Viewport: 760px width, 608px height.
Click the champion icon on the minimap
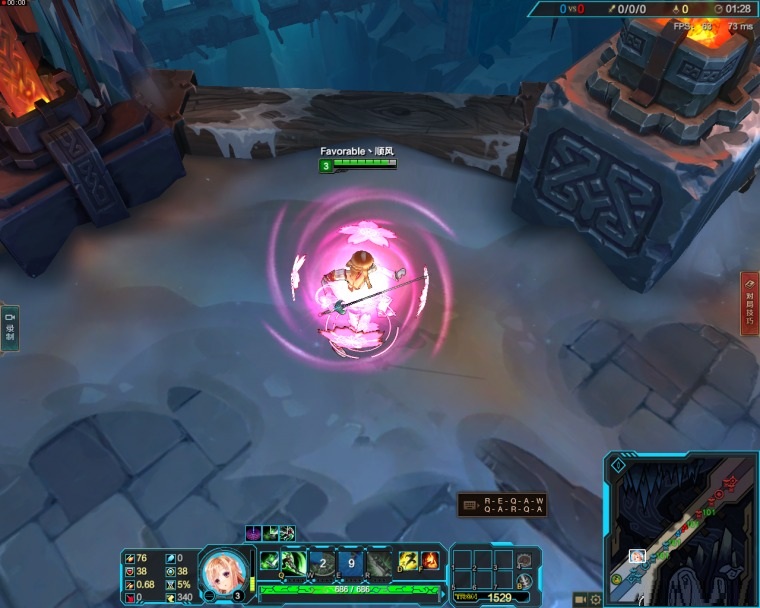point(636,556)
